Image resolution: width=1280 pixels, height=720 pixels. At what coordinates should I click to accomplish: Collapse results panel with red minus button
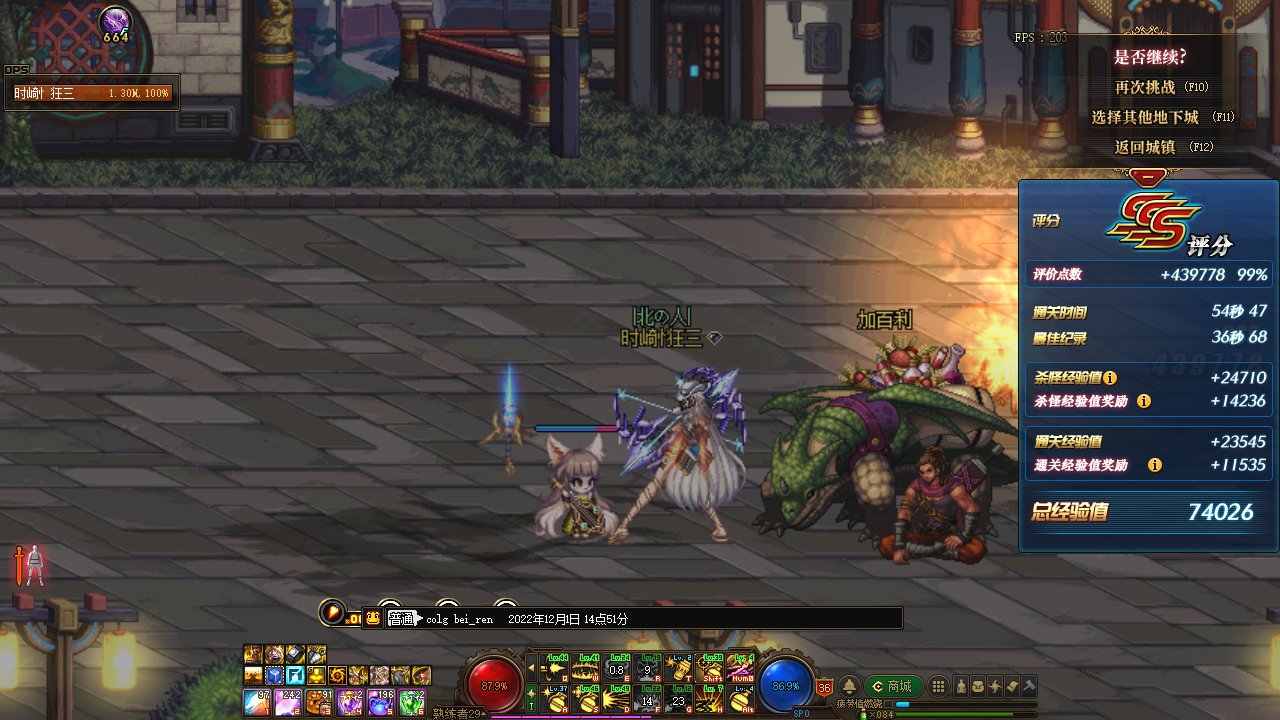click(1148, 176)
